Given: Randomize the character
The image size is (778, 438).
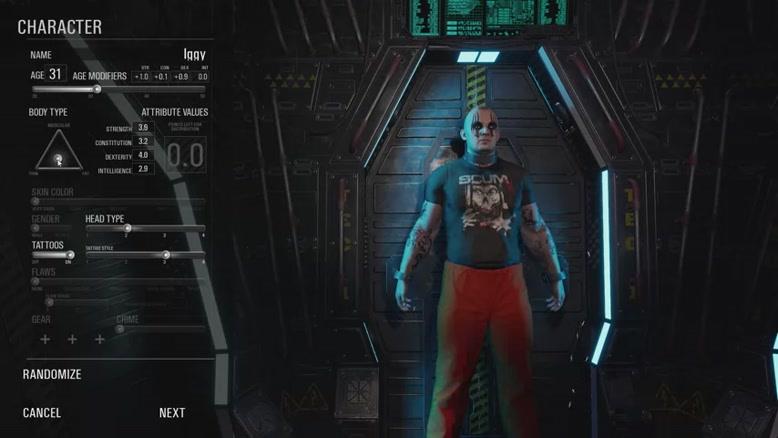Looking at the screenshot, I should (52, 374).
